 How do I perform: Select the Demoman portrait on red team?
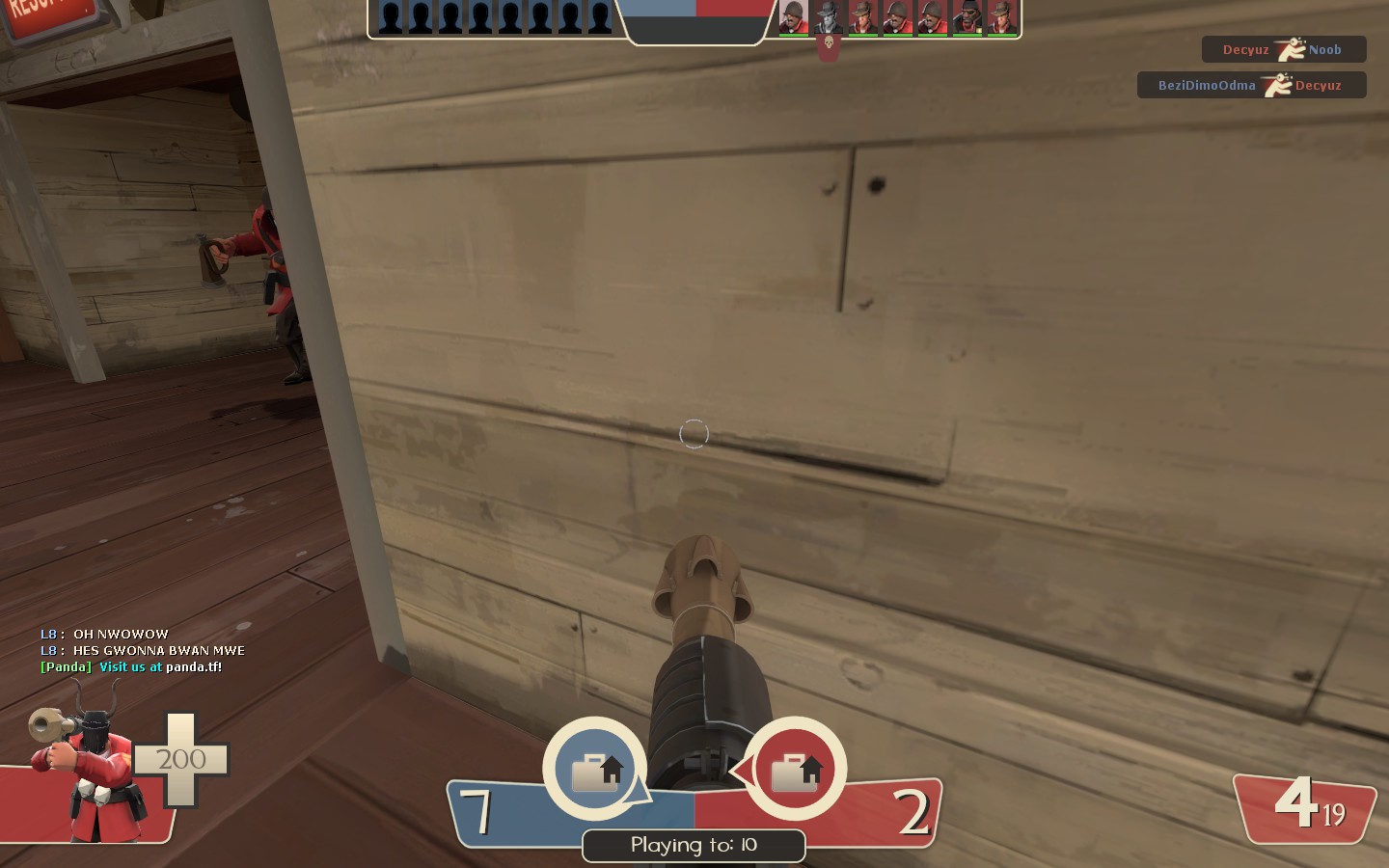click(967, 17)
